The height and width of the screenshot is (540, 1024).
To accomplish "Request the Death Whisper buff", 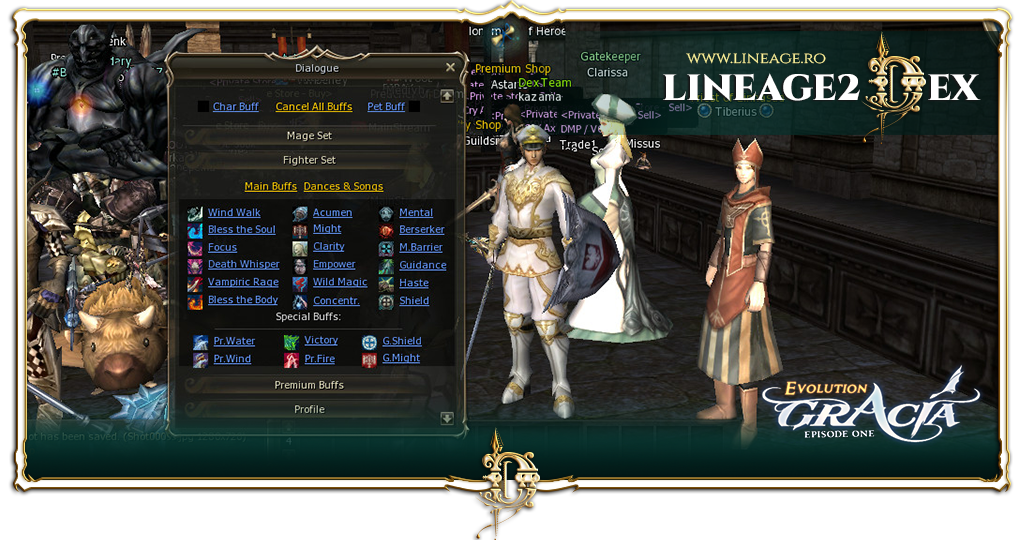I will tap(243, 265).
